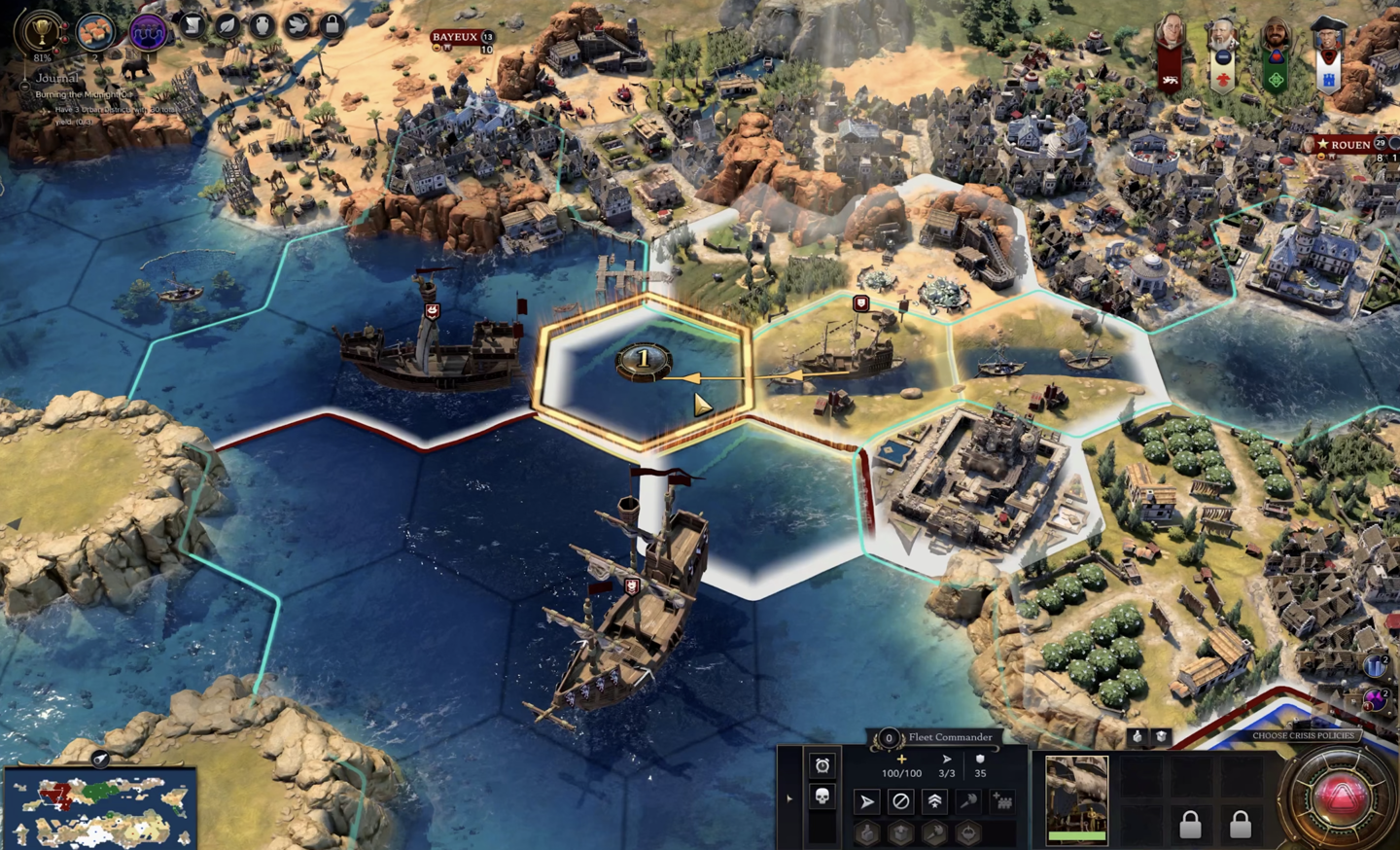Click the open padlock icon in top bar
This screenshot has height=850, width=1400.
click(x=332, y=24)
